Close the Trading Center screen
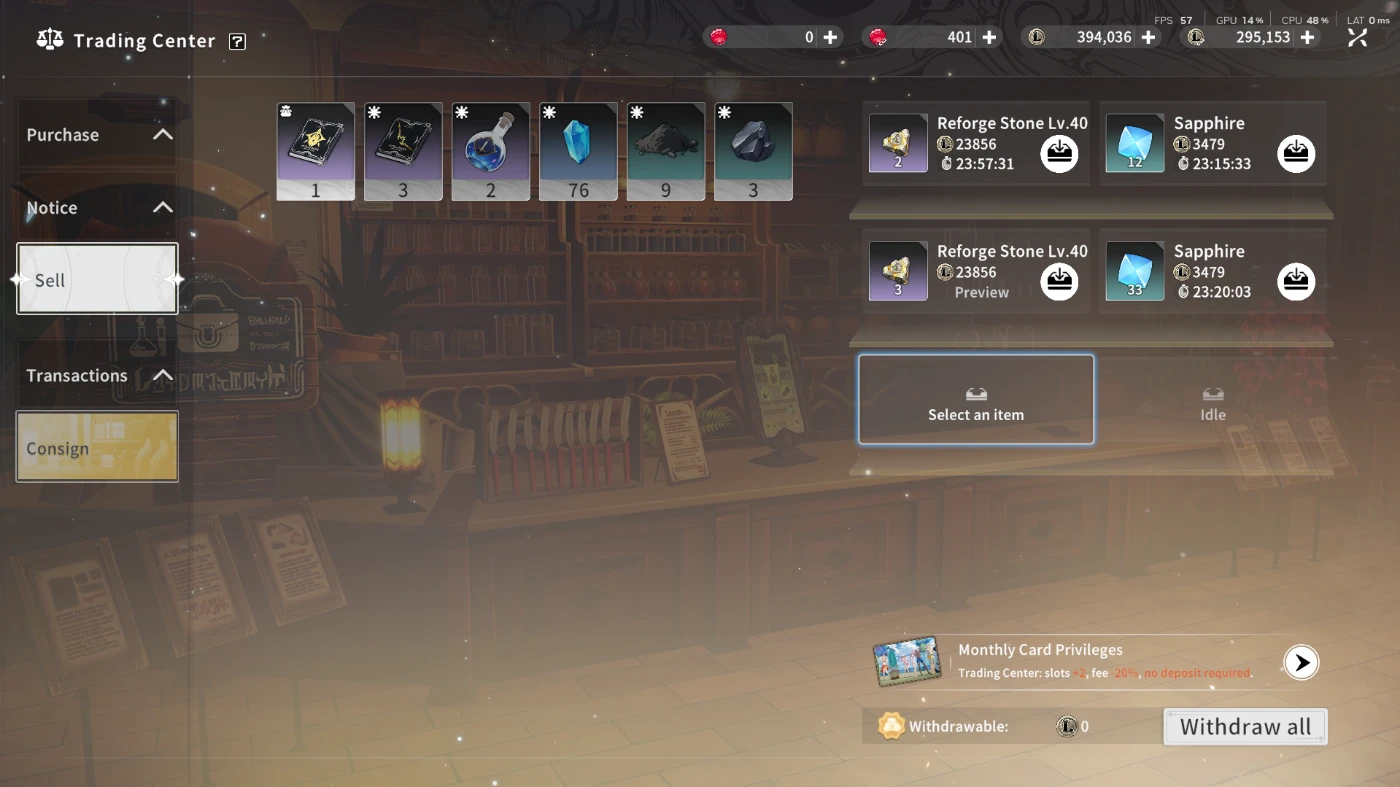Viewport: 1400px width, 787px height. 1357,38
